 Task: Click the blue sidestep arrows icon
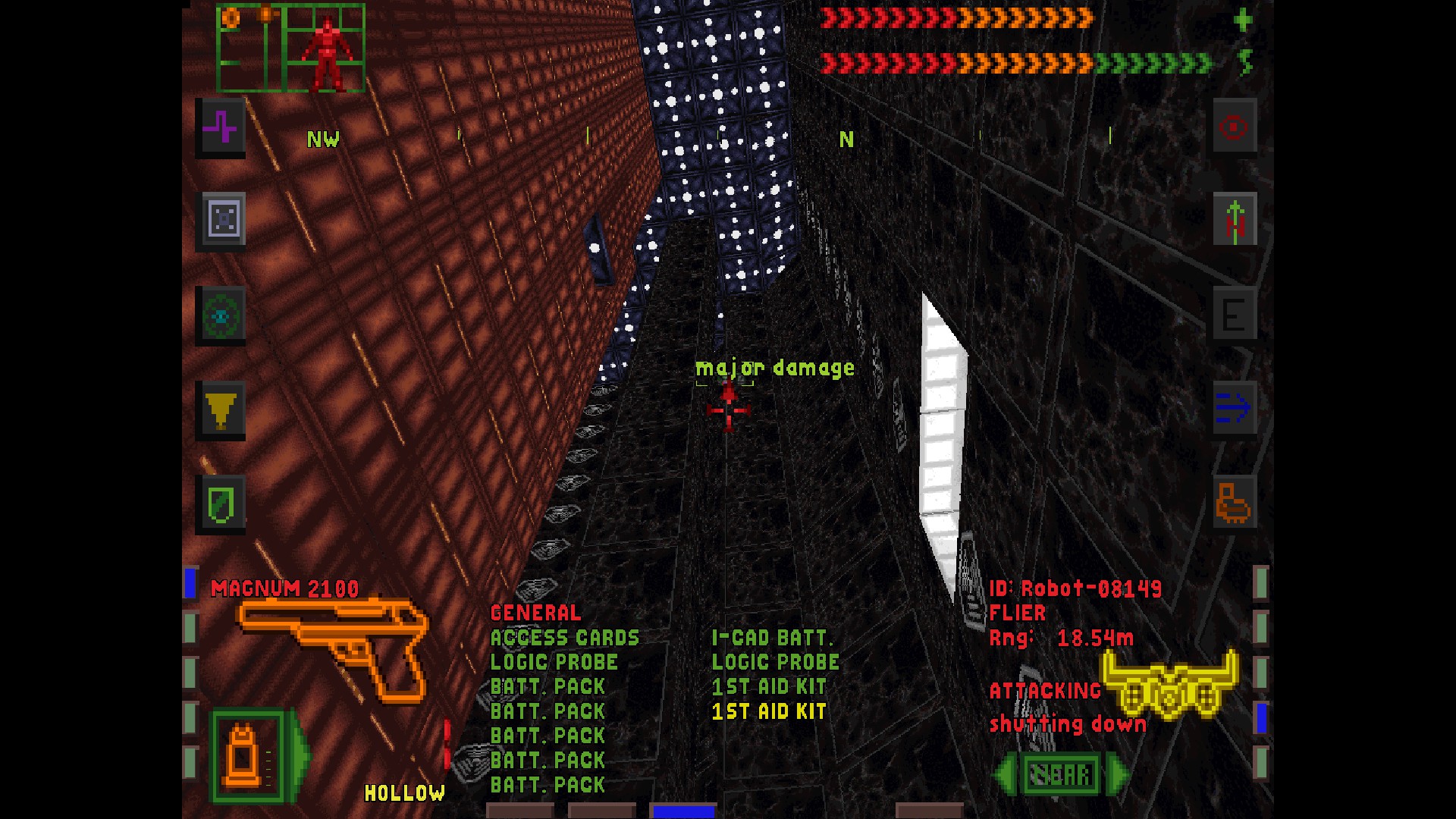pos(1235,407)
